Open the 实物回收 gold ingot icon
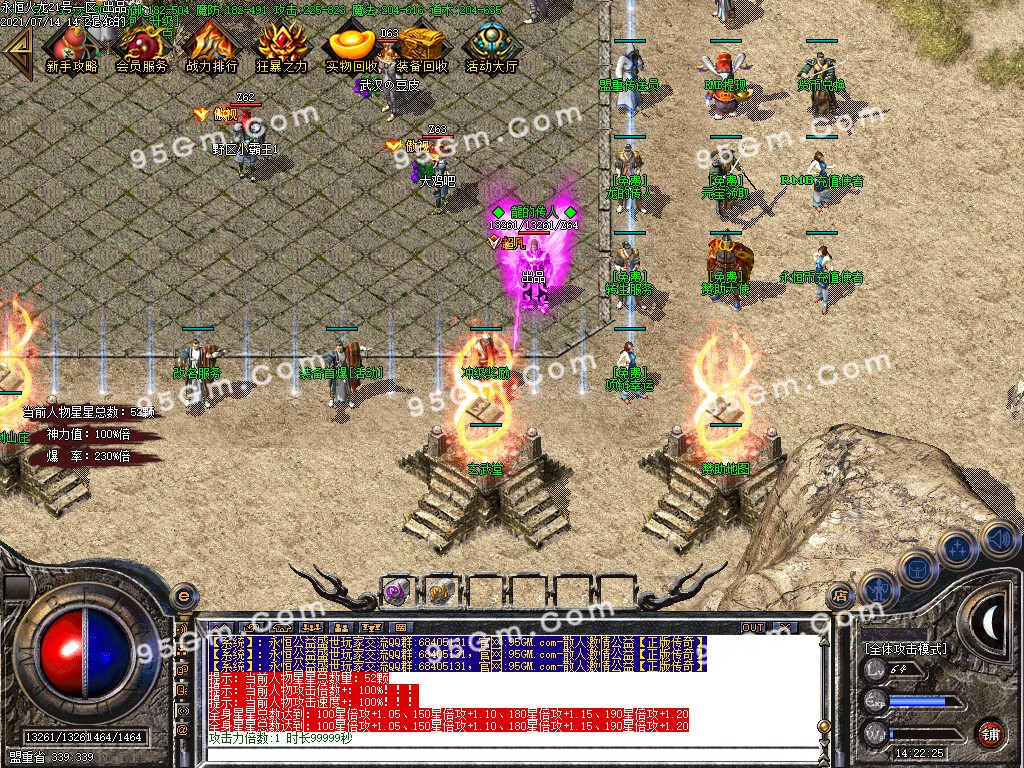 tap(351, 46)
